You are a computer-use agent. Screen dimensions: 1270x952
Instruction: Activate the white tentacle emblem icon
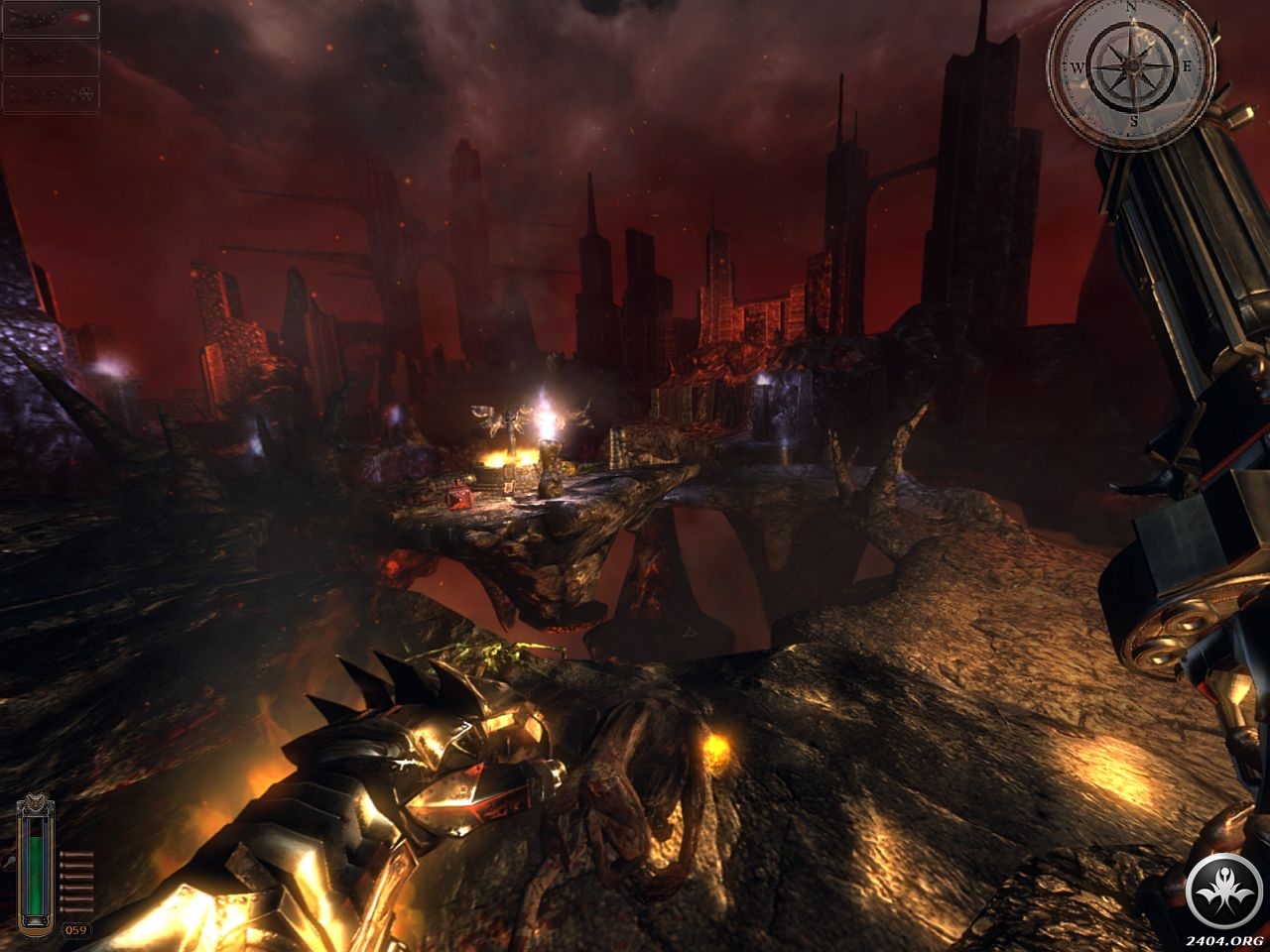coord(1223,892)
